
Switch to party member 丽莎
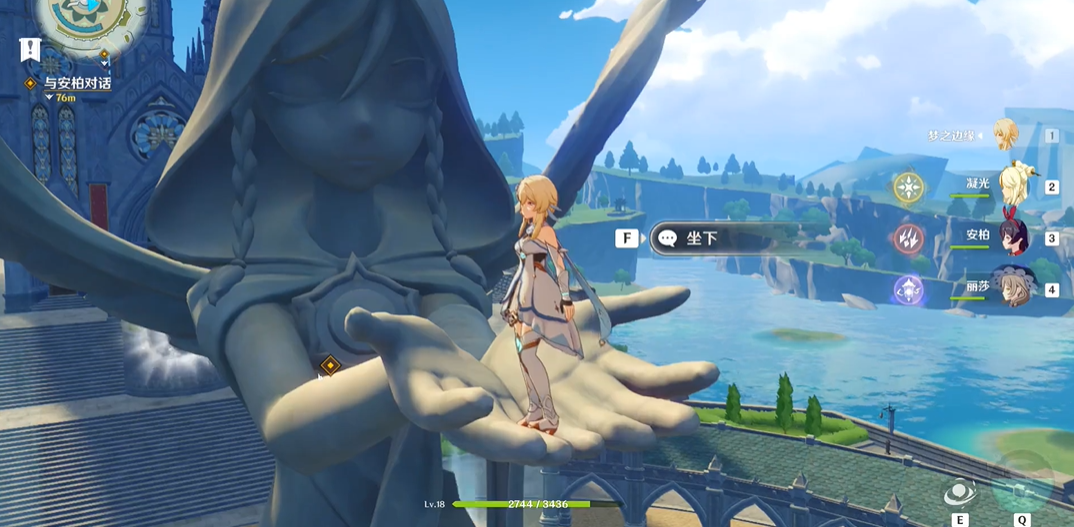pos(1012,288)
